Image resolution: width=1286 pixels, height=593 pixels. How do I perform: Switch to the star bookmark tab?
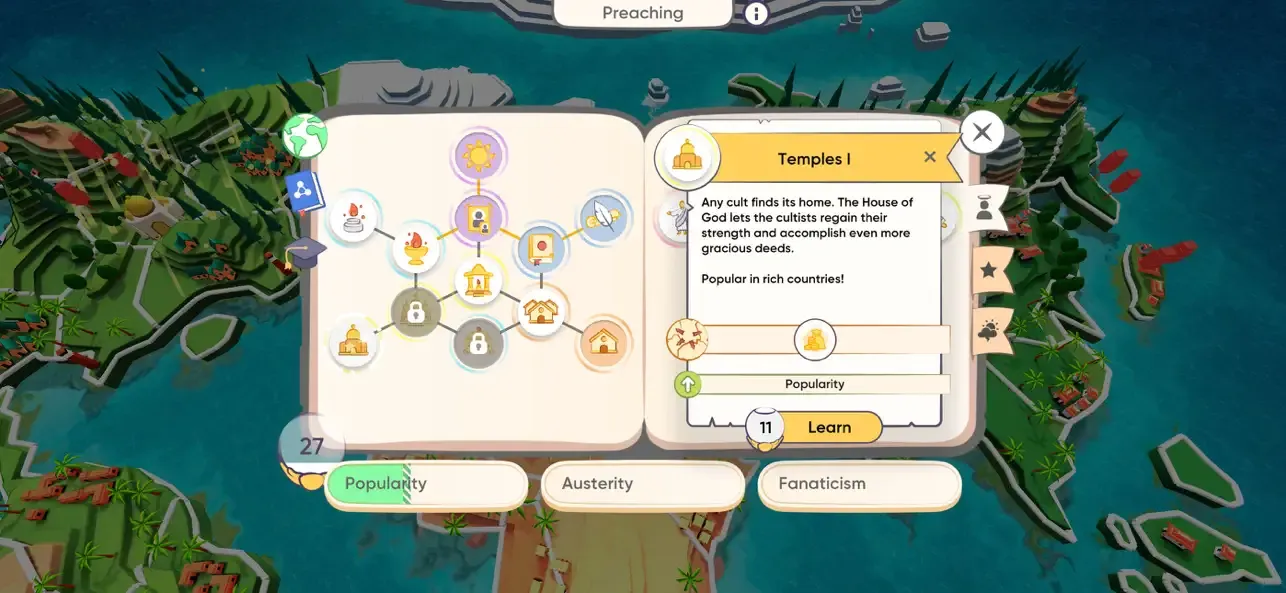(988, 269)
